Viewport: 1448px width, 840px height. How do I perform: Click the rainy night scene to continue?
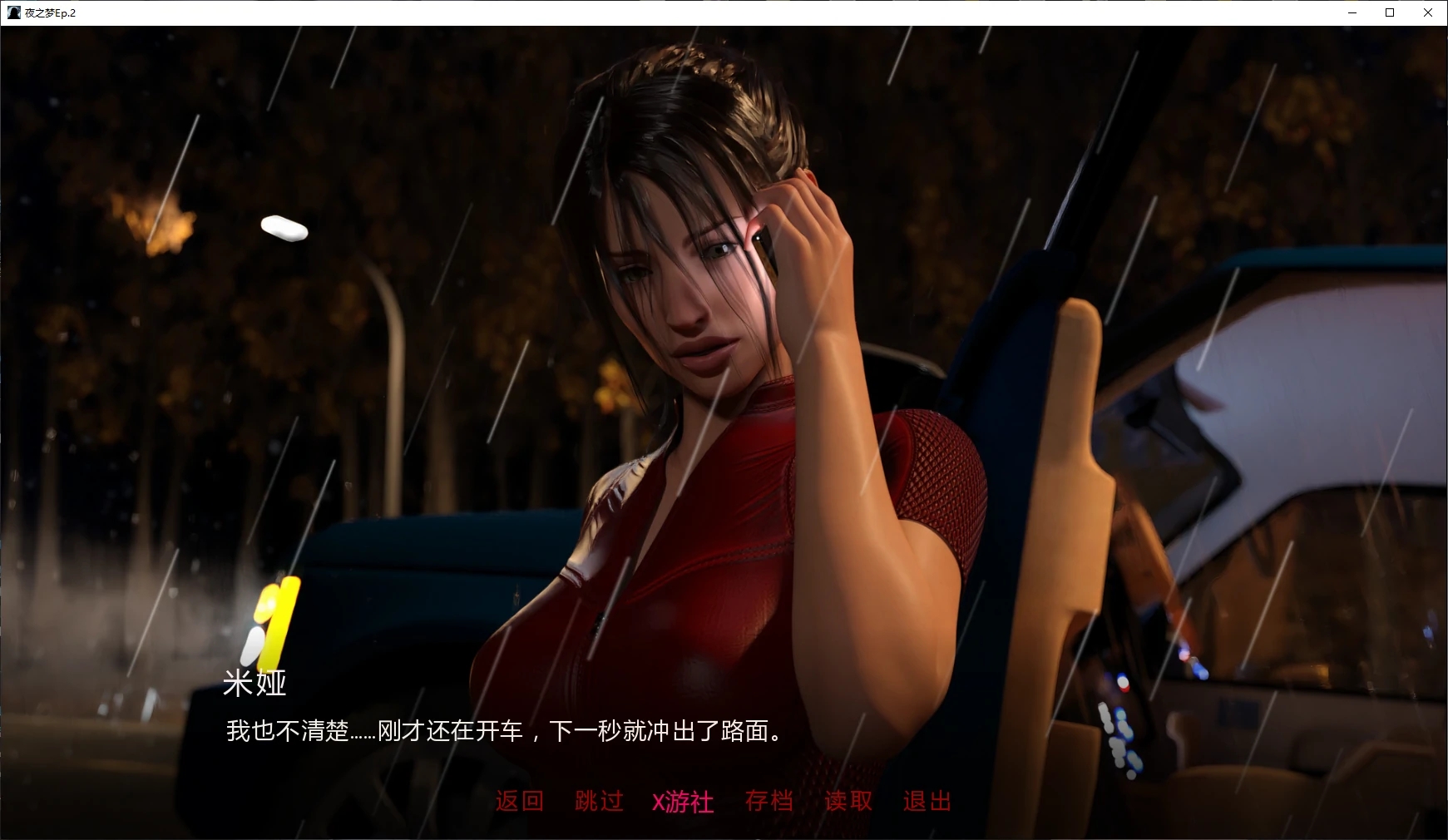point(333,333)
